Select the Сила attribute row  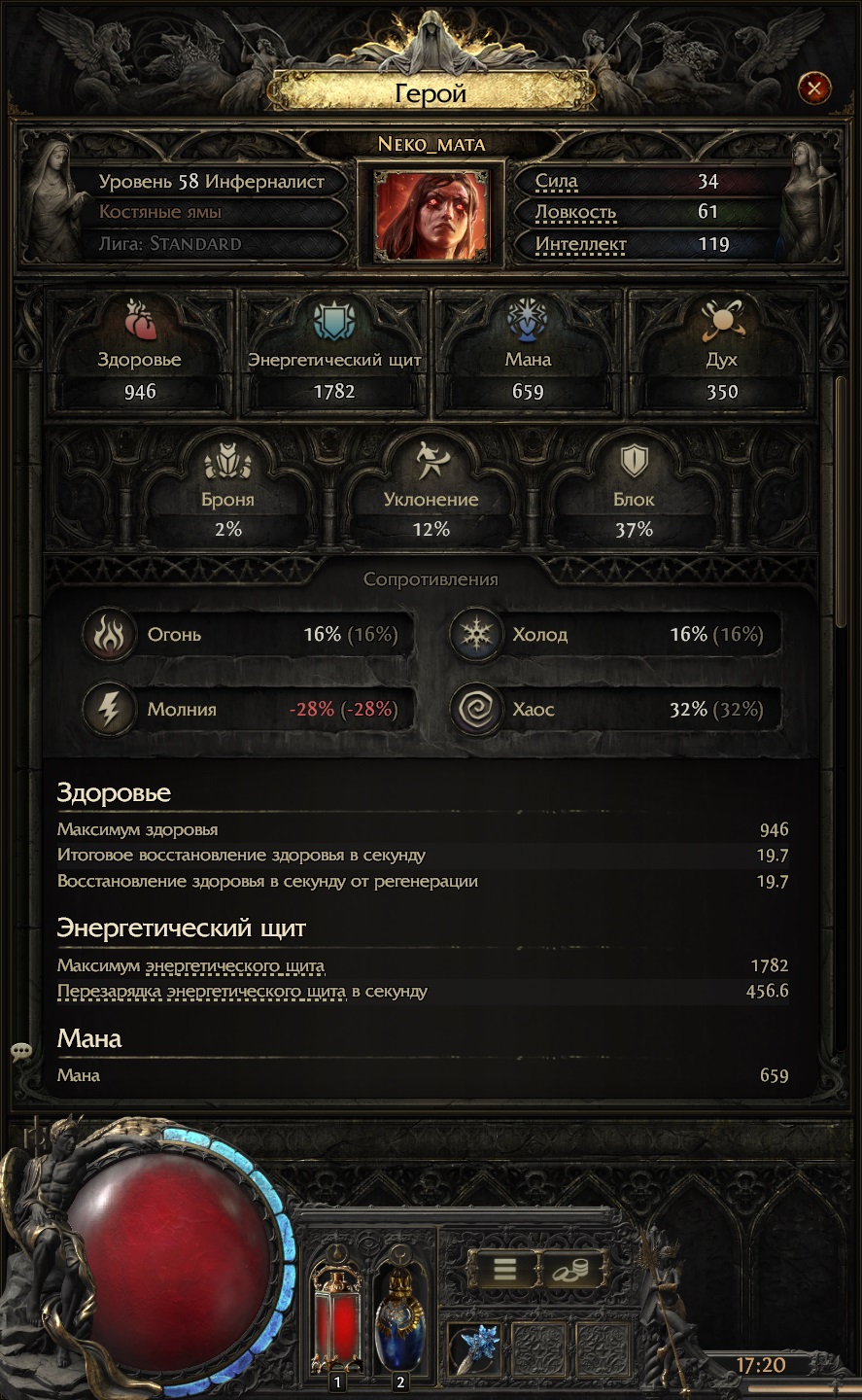(641, 181)
